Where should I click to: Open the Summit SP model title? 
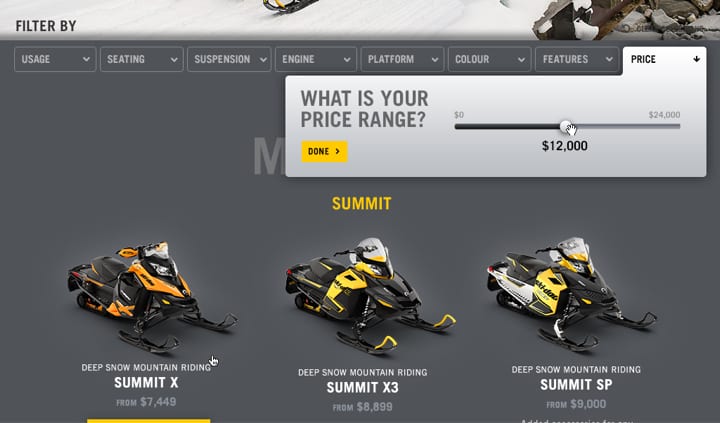[576, 385]
